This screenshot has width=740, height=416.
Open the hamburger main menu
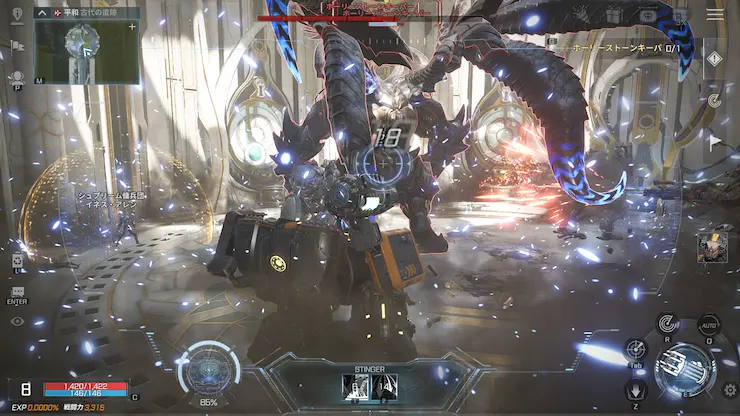(x=715, y=14)
